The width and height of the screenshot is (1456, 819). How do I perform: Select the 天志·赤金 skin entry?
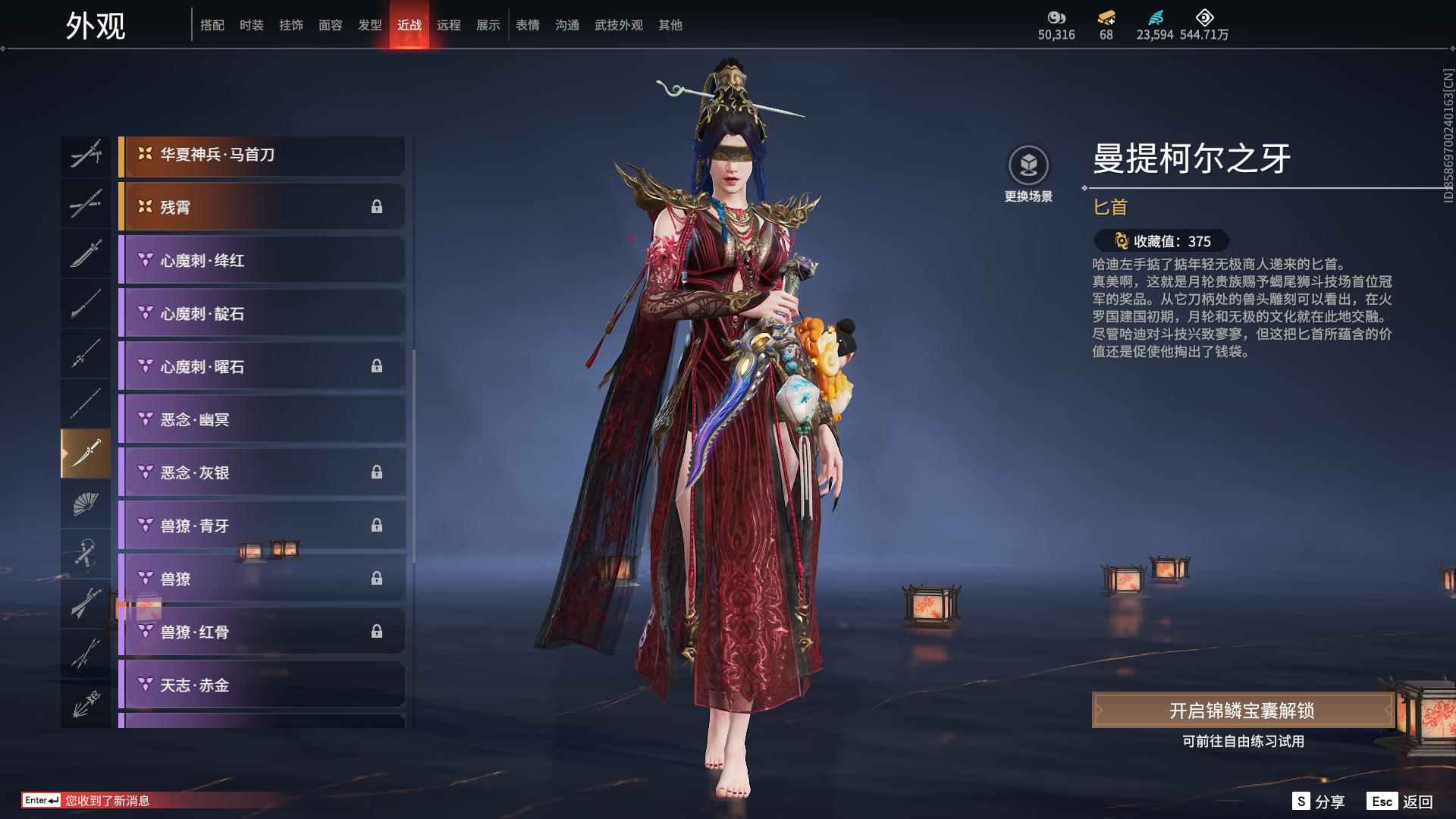coord(262,685)
